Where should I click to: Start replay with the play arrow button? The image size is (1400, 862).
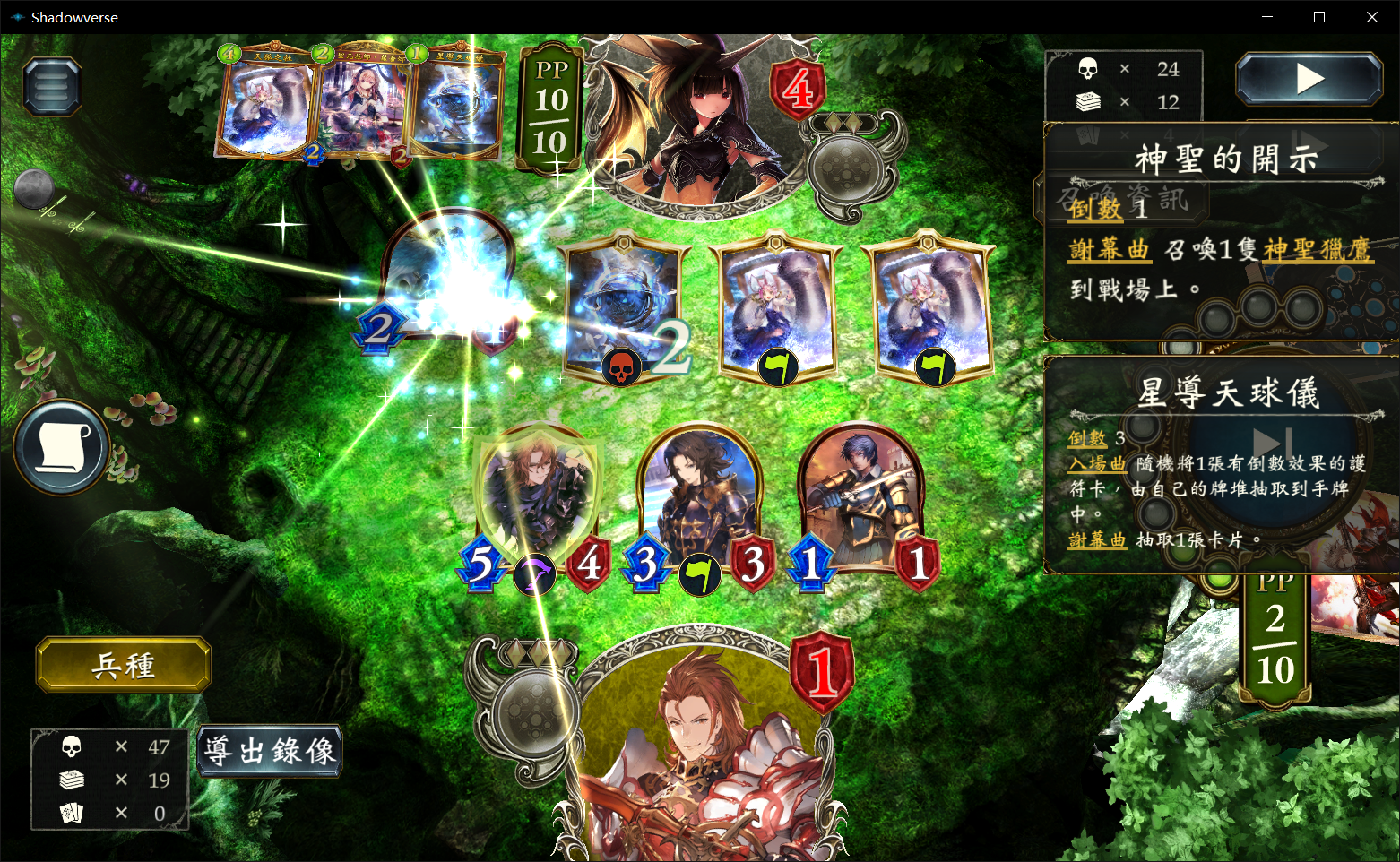click(x=1309, y=80)
